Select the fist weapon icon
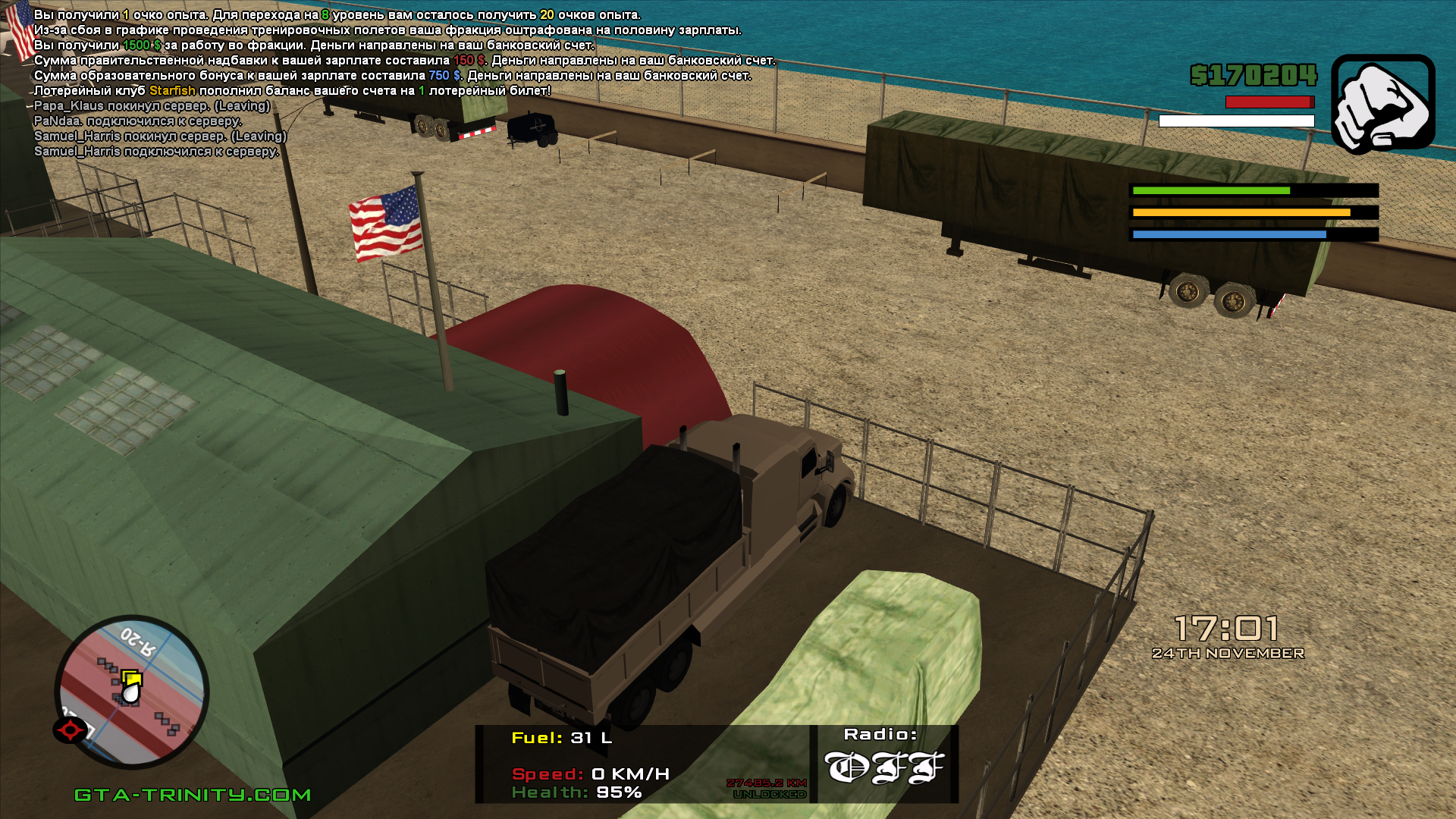 pyautogui.click(x=1382, y=104)
